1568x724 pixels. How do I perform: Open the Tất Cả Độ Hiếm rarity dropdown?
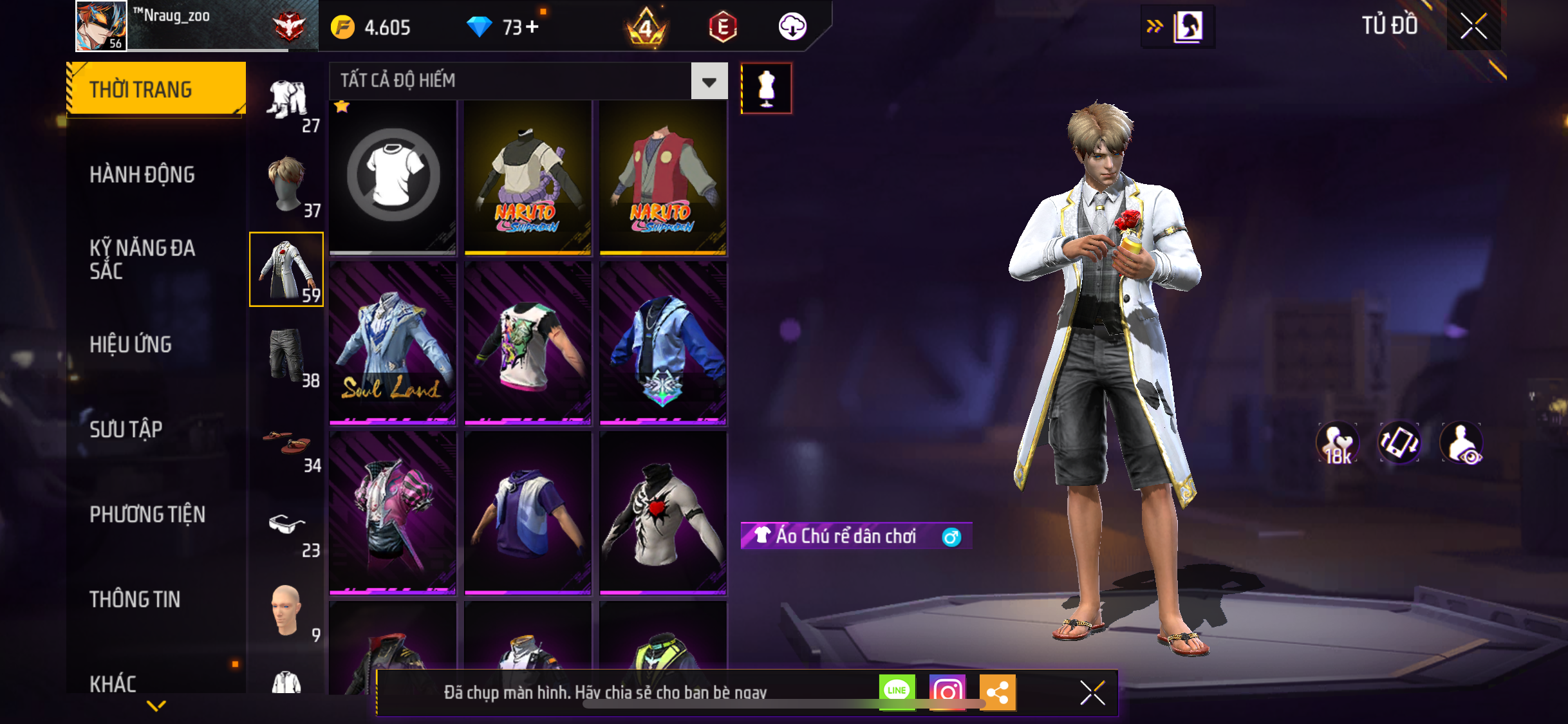tap(709, 81)
